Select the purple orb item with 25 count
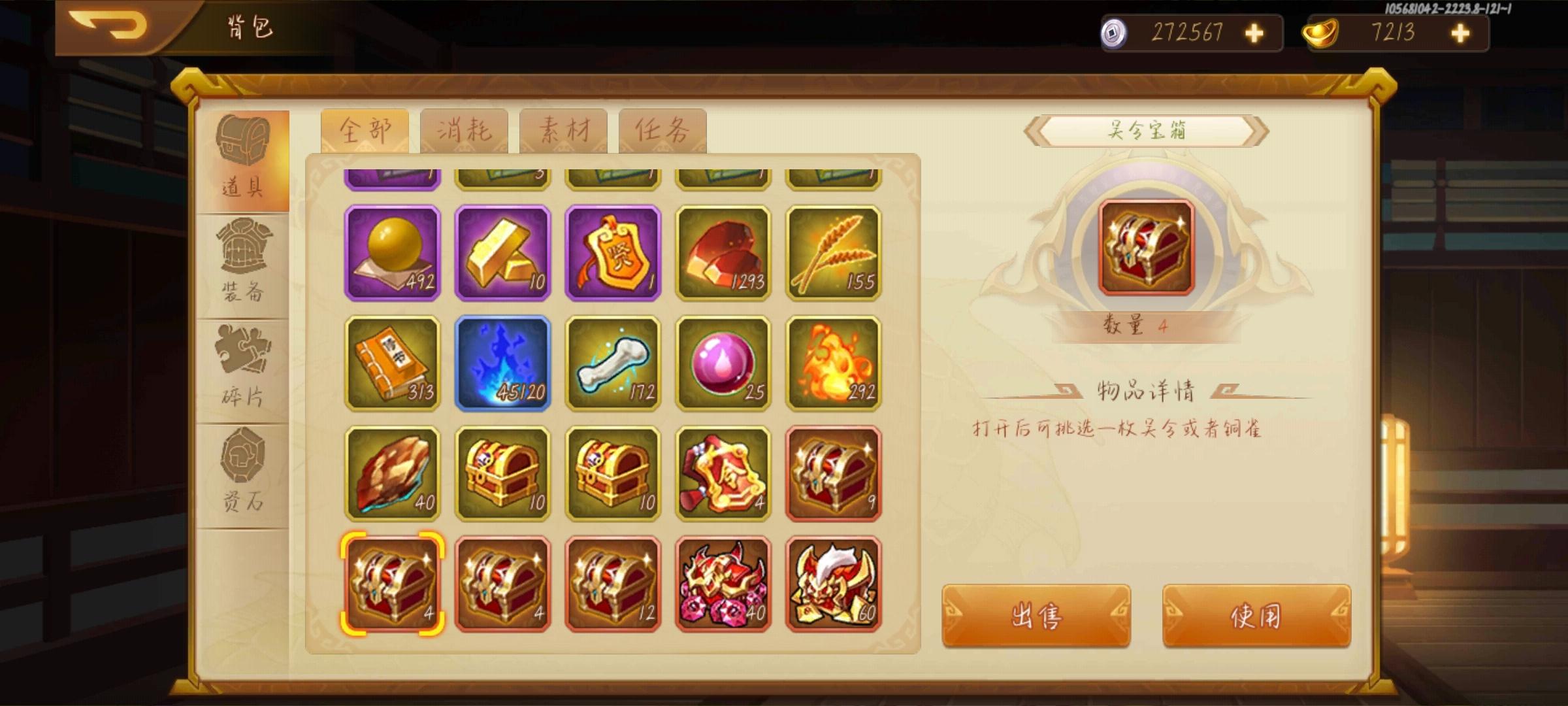This screenshot has height=706, width=1568. (x=722, y=363)
